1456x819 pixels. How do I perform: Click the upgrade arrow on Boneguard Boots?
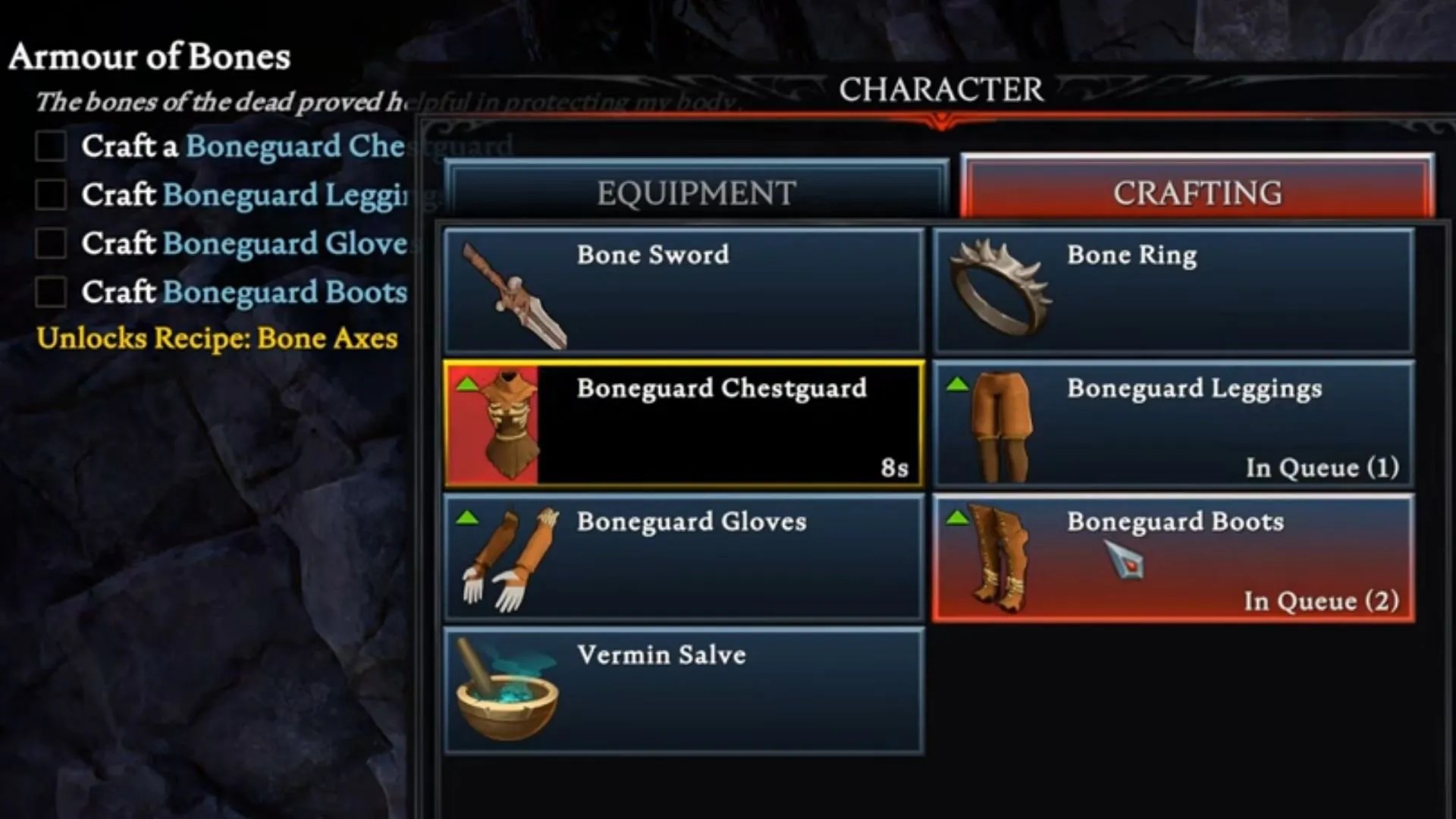pos(959,517)
